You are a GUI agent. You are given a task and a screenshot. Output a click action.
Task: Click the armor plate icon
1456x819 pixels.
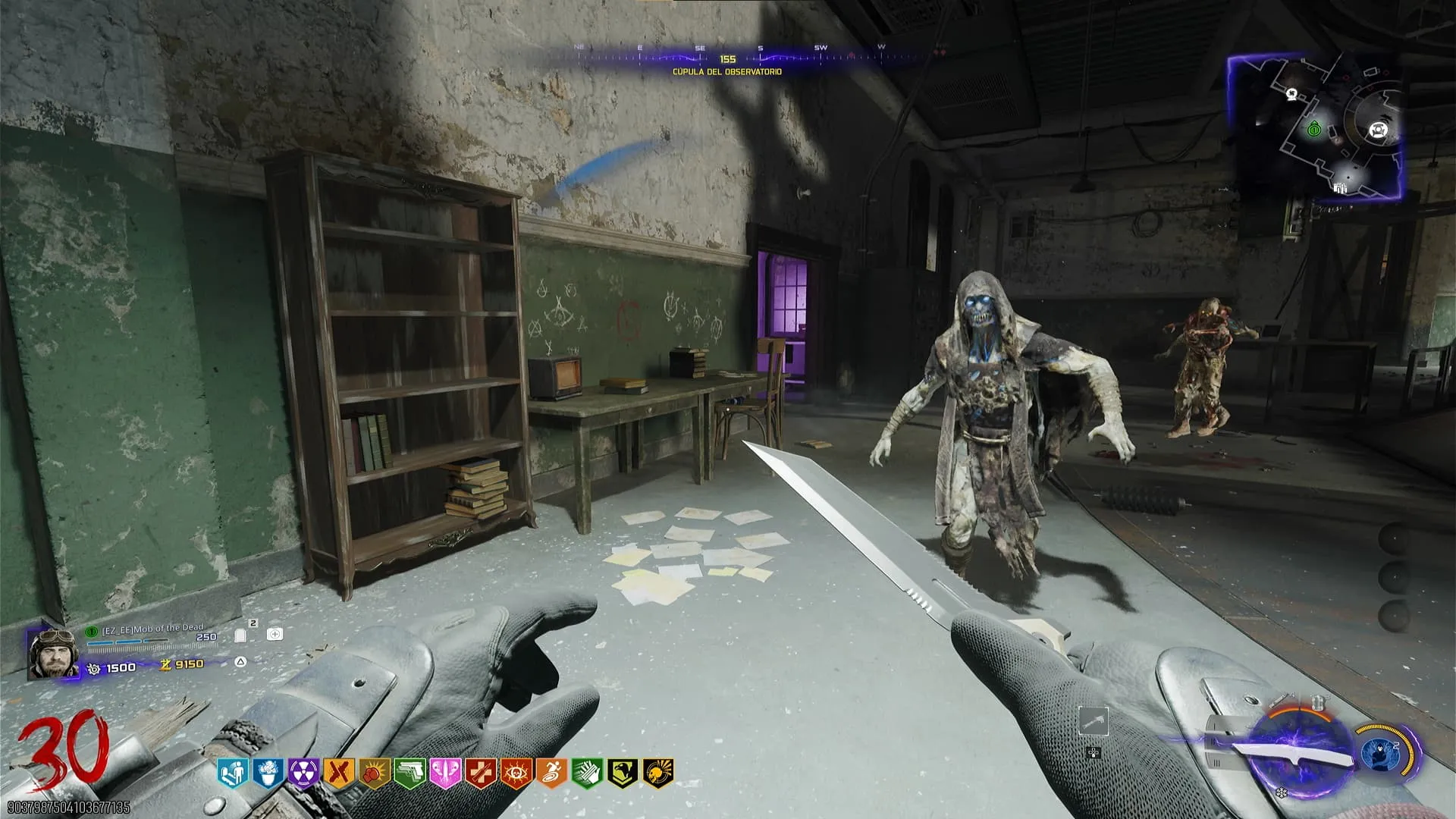click(x=241, y=635)
